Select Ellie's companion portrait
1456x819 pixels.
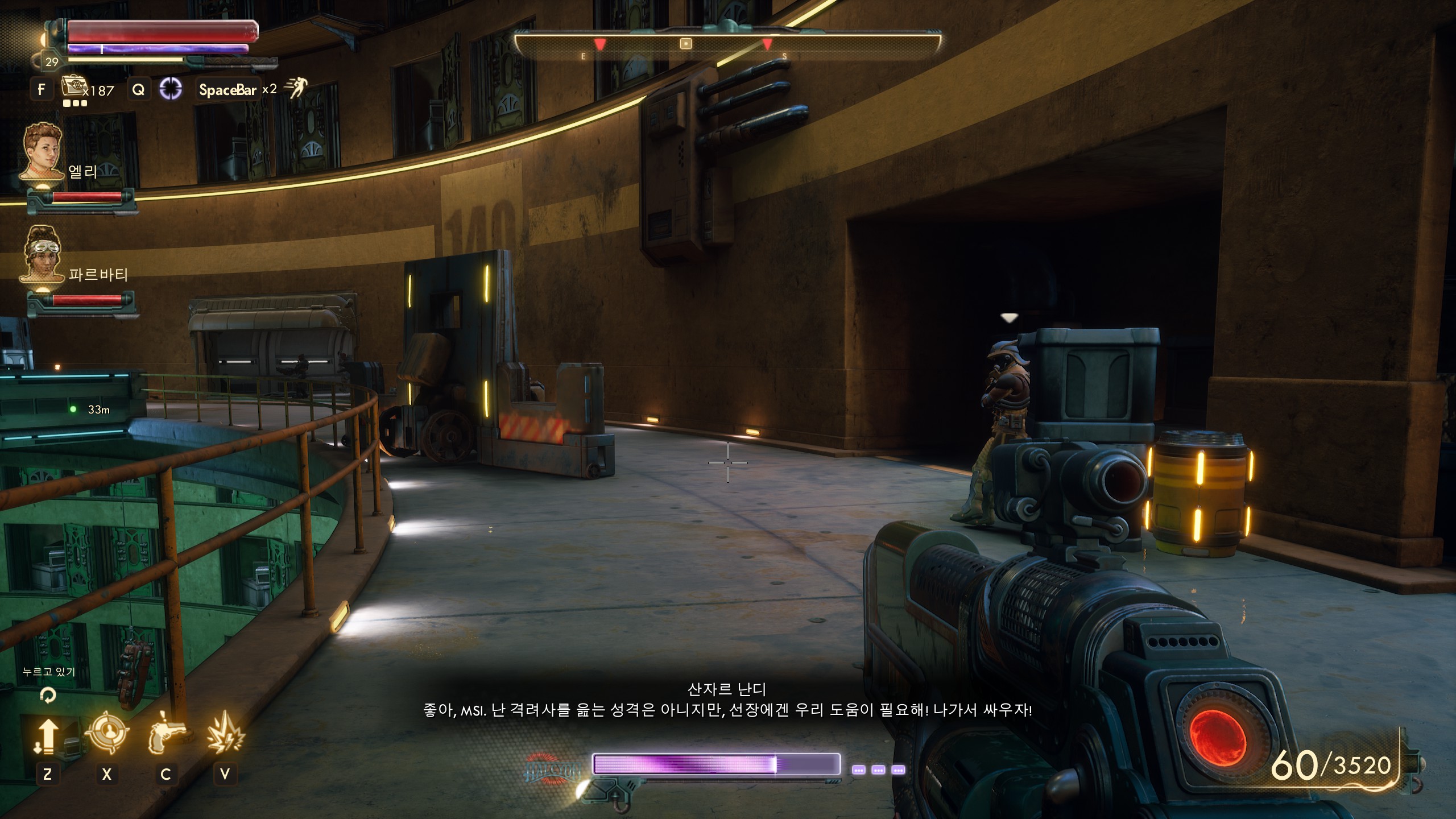[43, 152]
